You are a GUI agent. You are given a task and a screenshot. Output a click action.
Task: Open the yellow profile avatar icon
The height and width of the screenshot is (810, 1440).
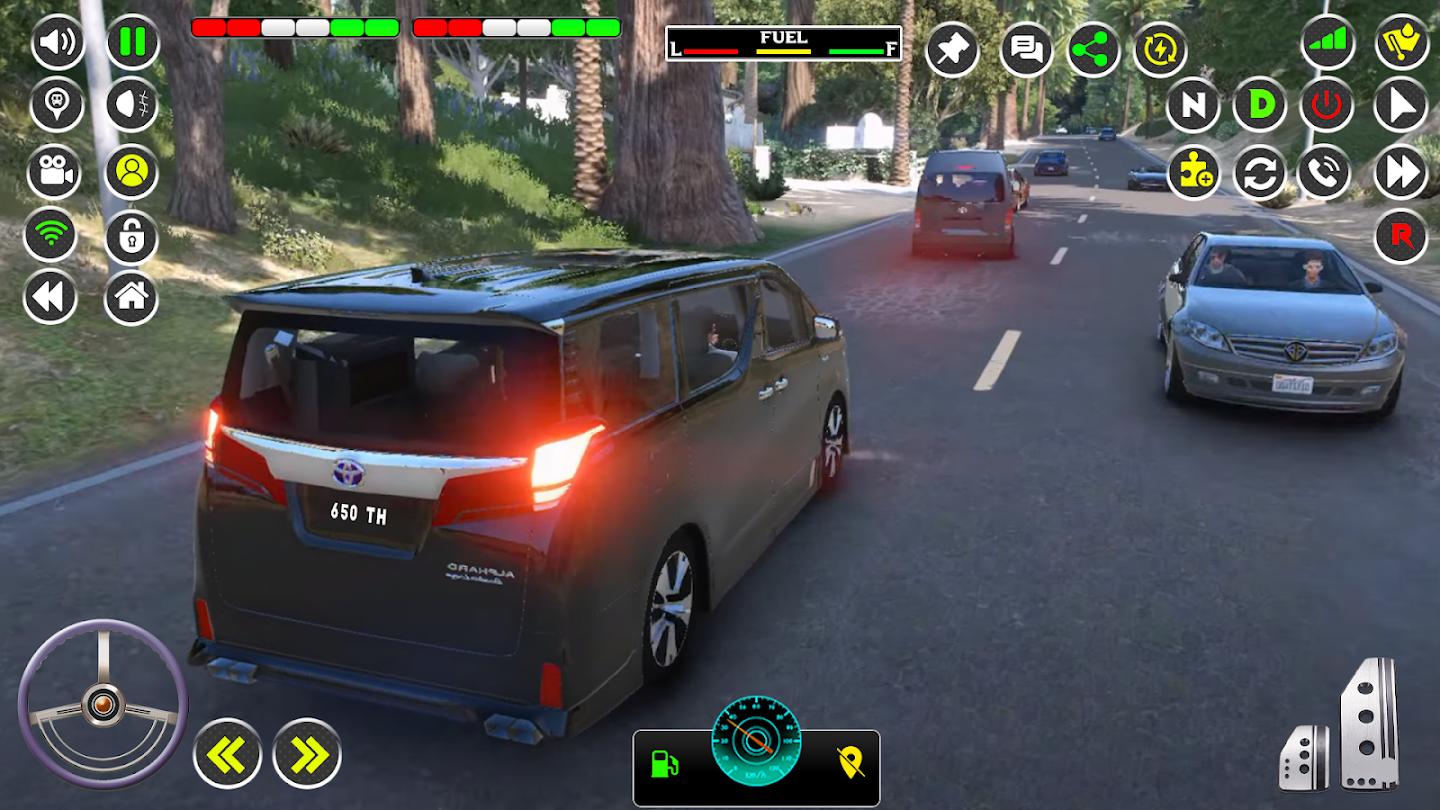pos(131,172)
